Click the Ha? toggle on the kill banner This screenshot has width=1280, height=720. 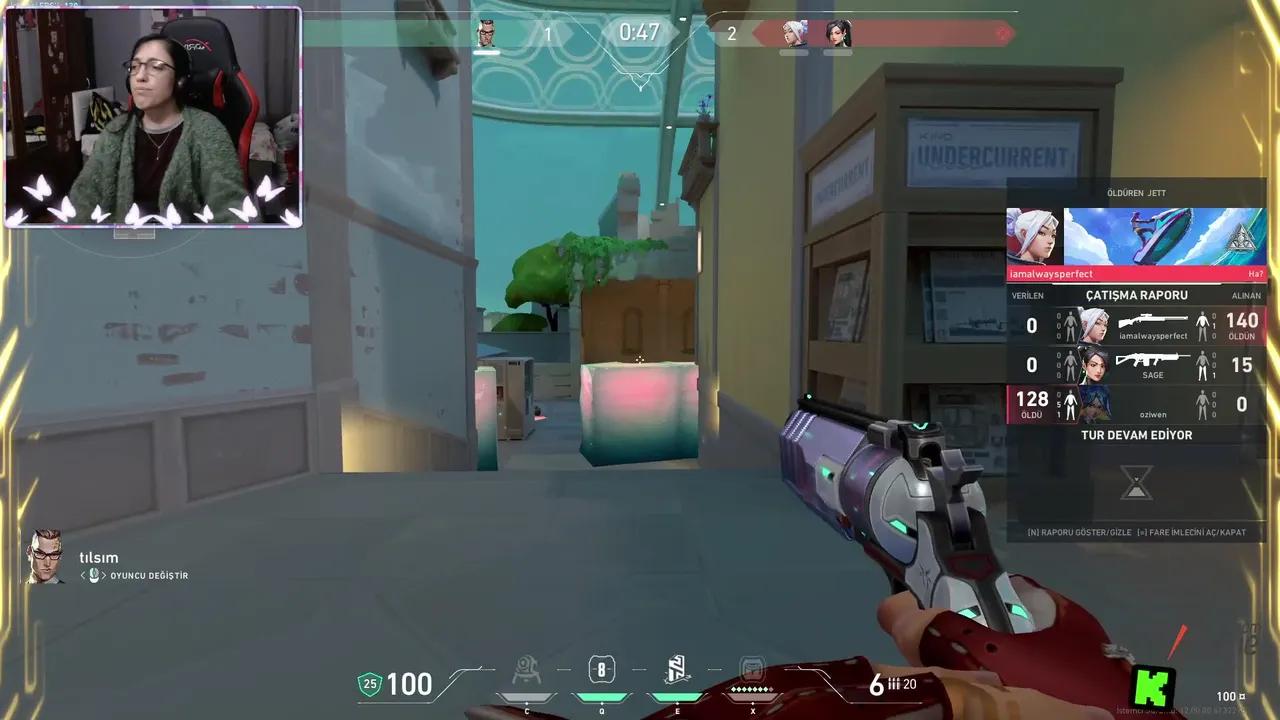click(1258, 273)
